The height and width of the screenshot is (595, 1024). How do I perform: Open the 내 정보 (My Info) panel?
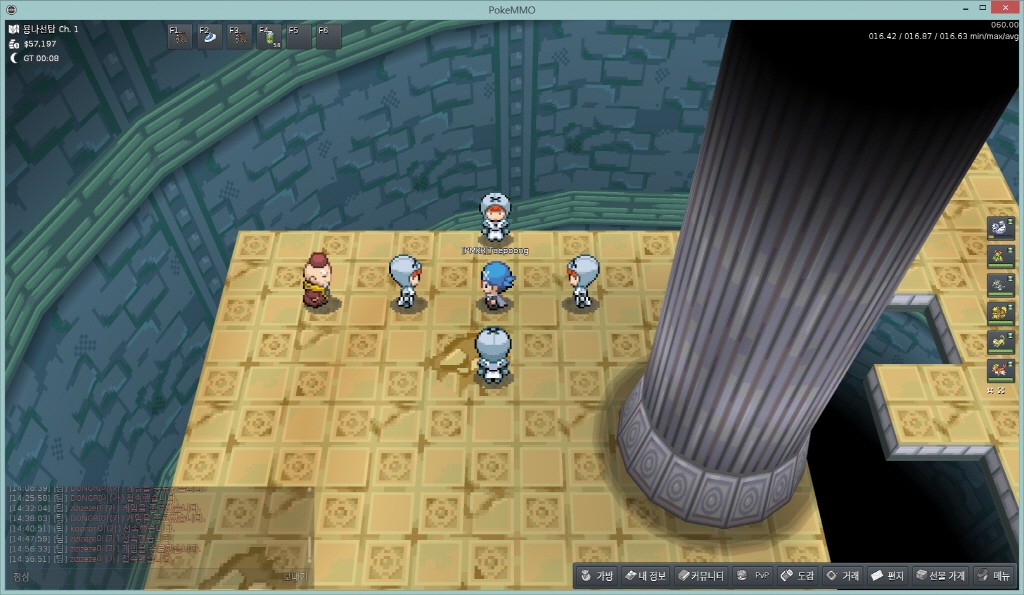[645, 576]
